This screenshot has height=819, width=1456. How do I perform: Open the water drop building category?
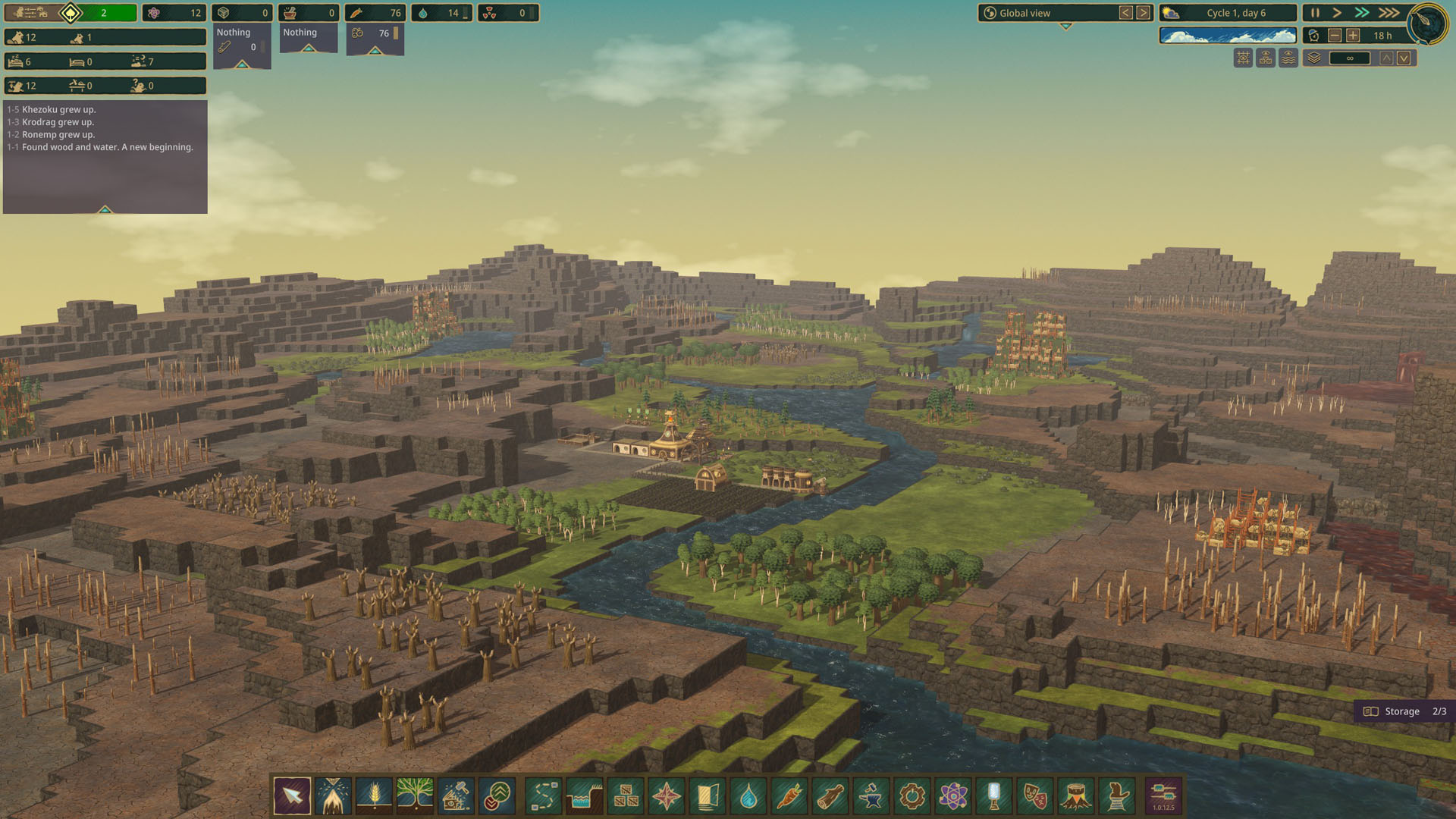pos(748,796)
